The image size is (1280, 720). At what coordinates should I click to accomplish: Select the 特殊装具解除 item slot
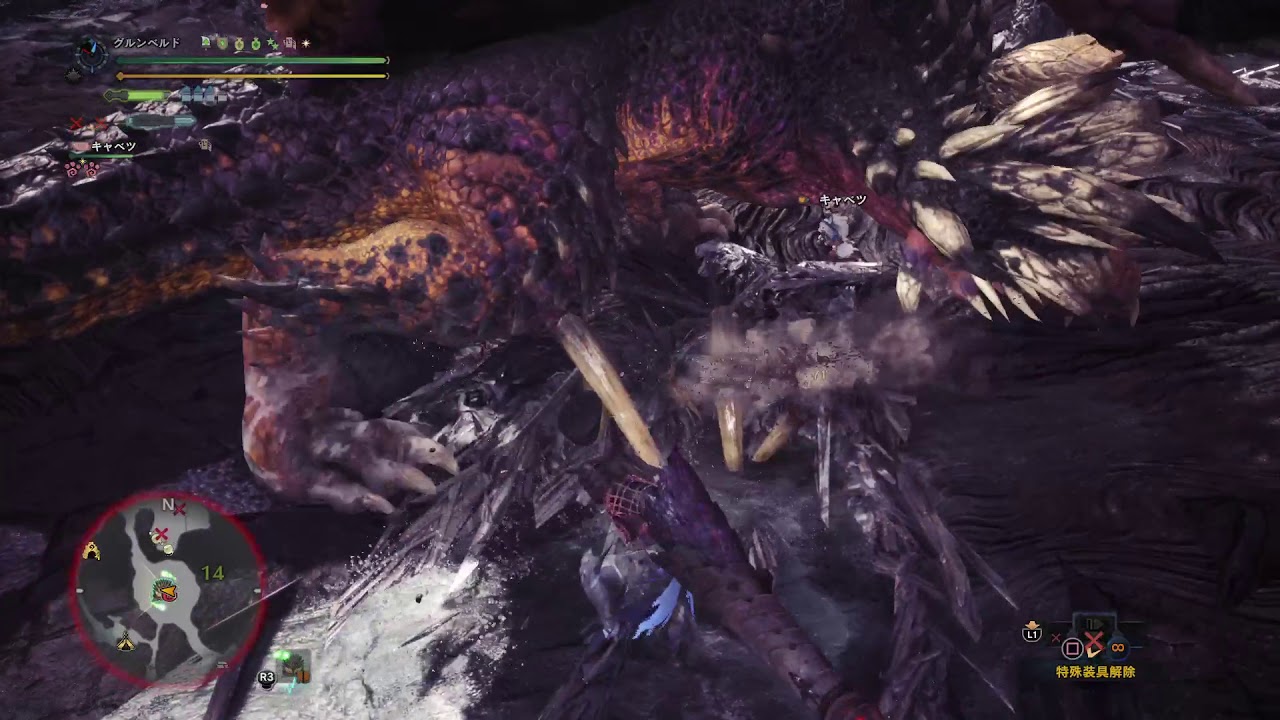(1094, 645)
